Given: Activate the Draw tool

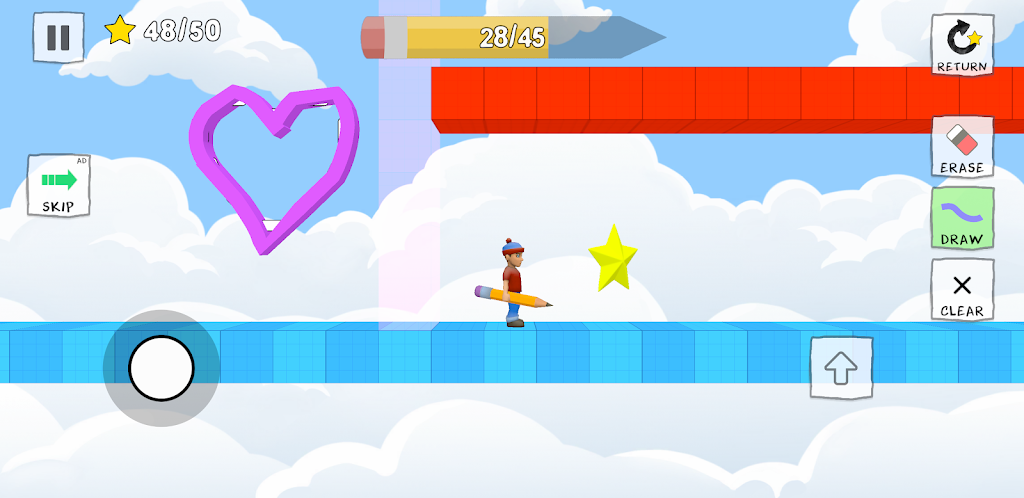Looking at the screenshot, I should (962, 218).
